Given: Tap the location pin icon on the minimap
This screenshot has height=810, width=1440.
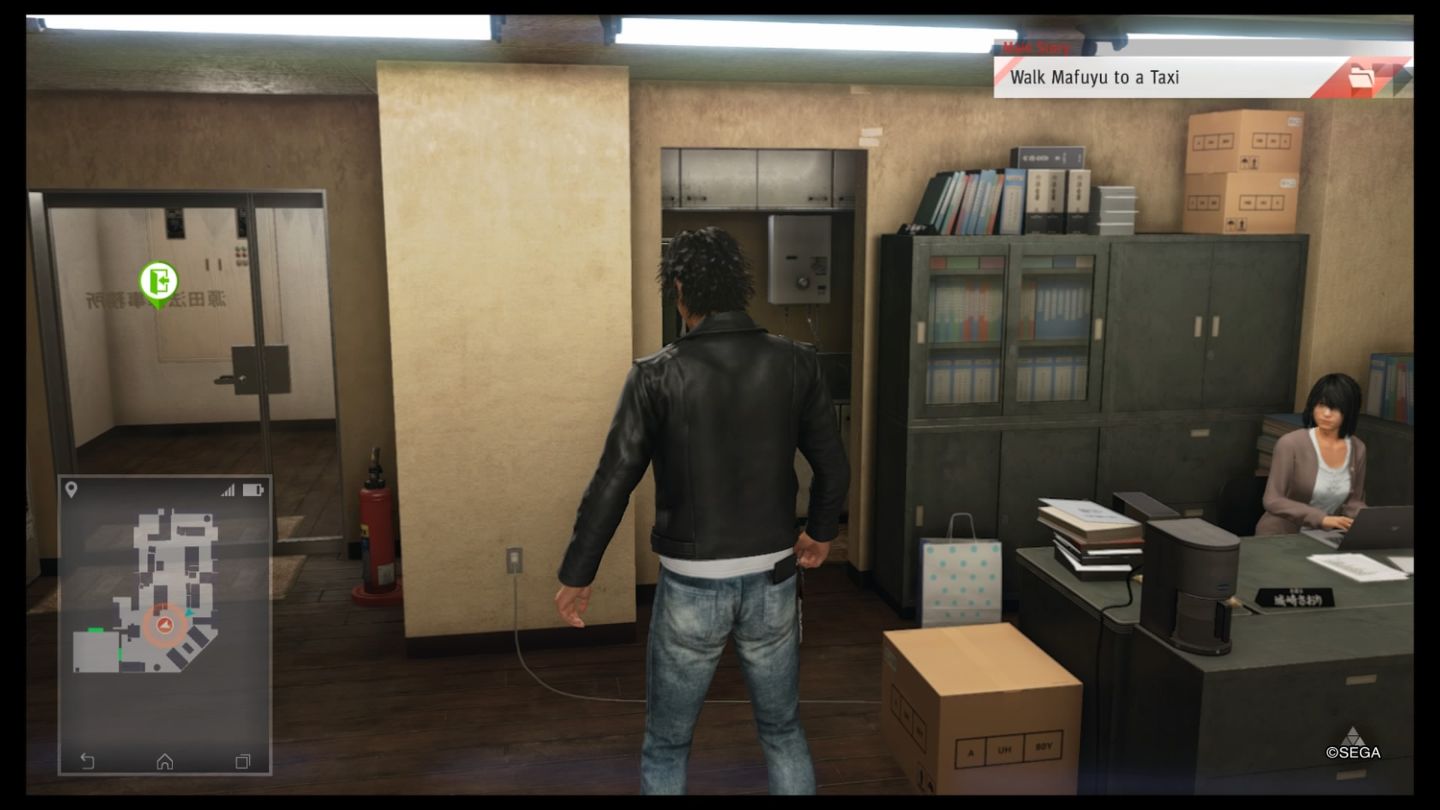Looking at the screenshot, I should tap(70, 487).
